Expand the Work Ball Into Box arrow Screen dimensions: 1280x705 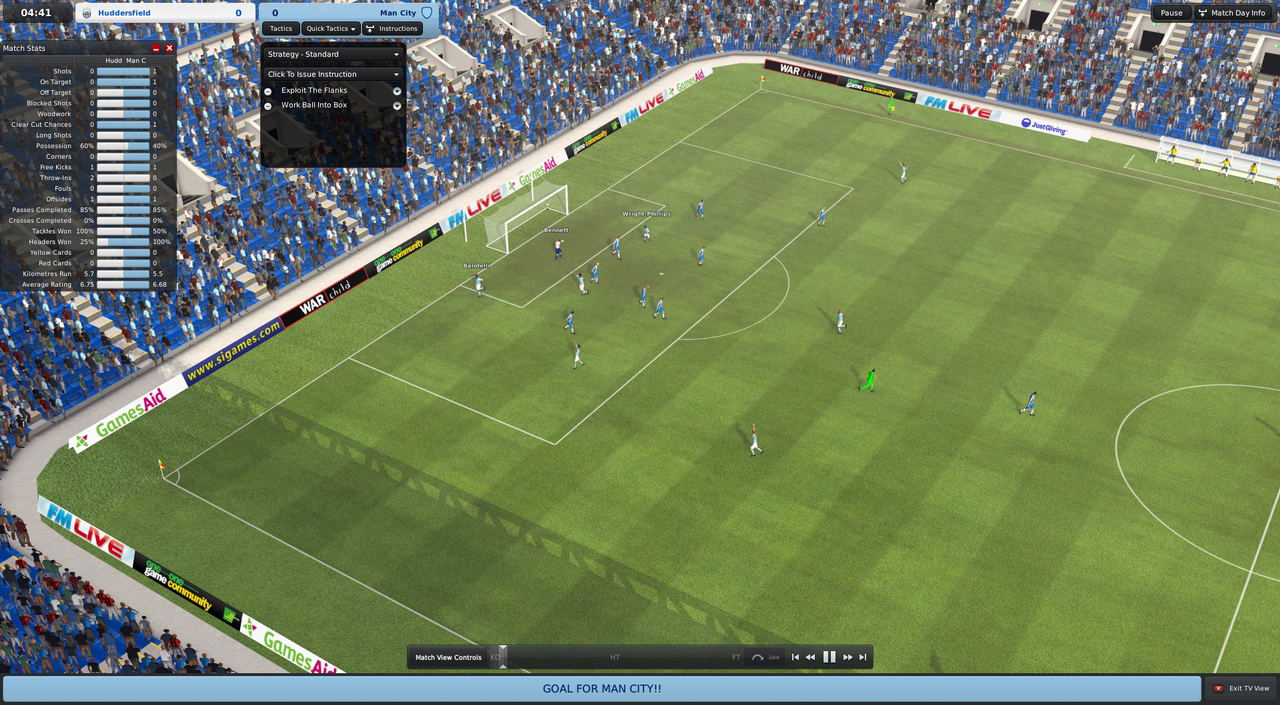[397, 105]
